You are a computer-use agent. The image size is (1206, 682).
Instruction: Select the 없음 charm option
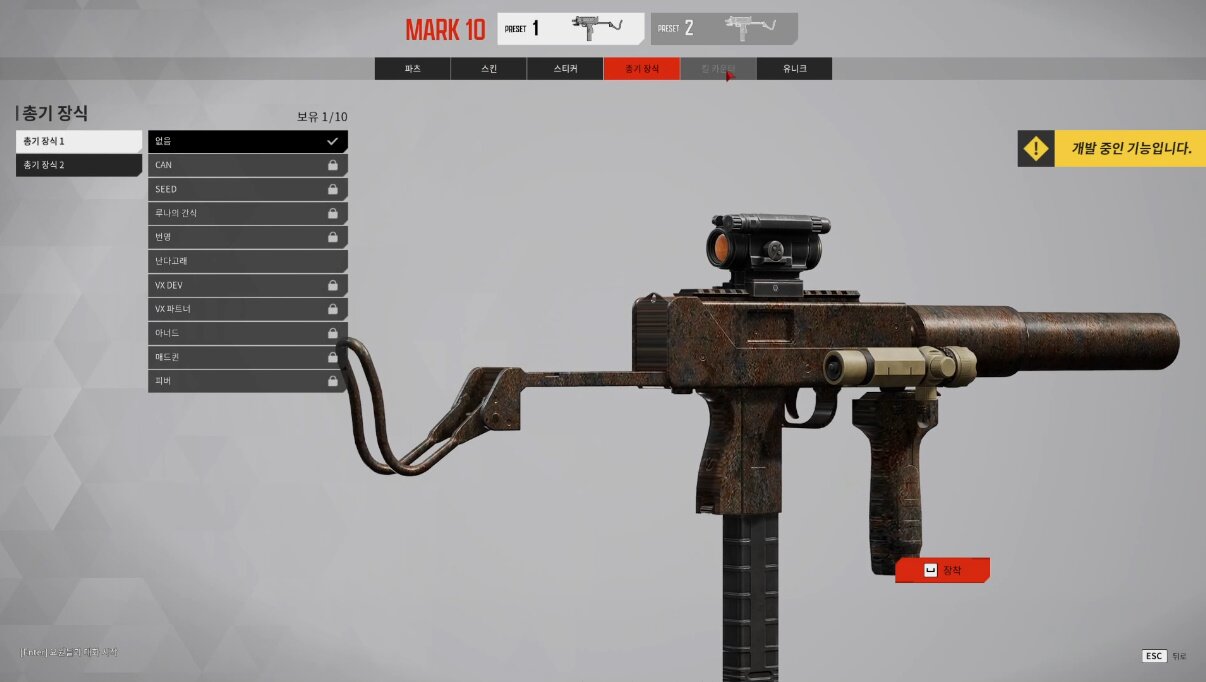(x=247, y=141)
